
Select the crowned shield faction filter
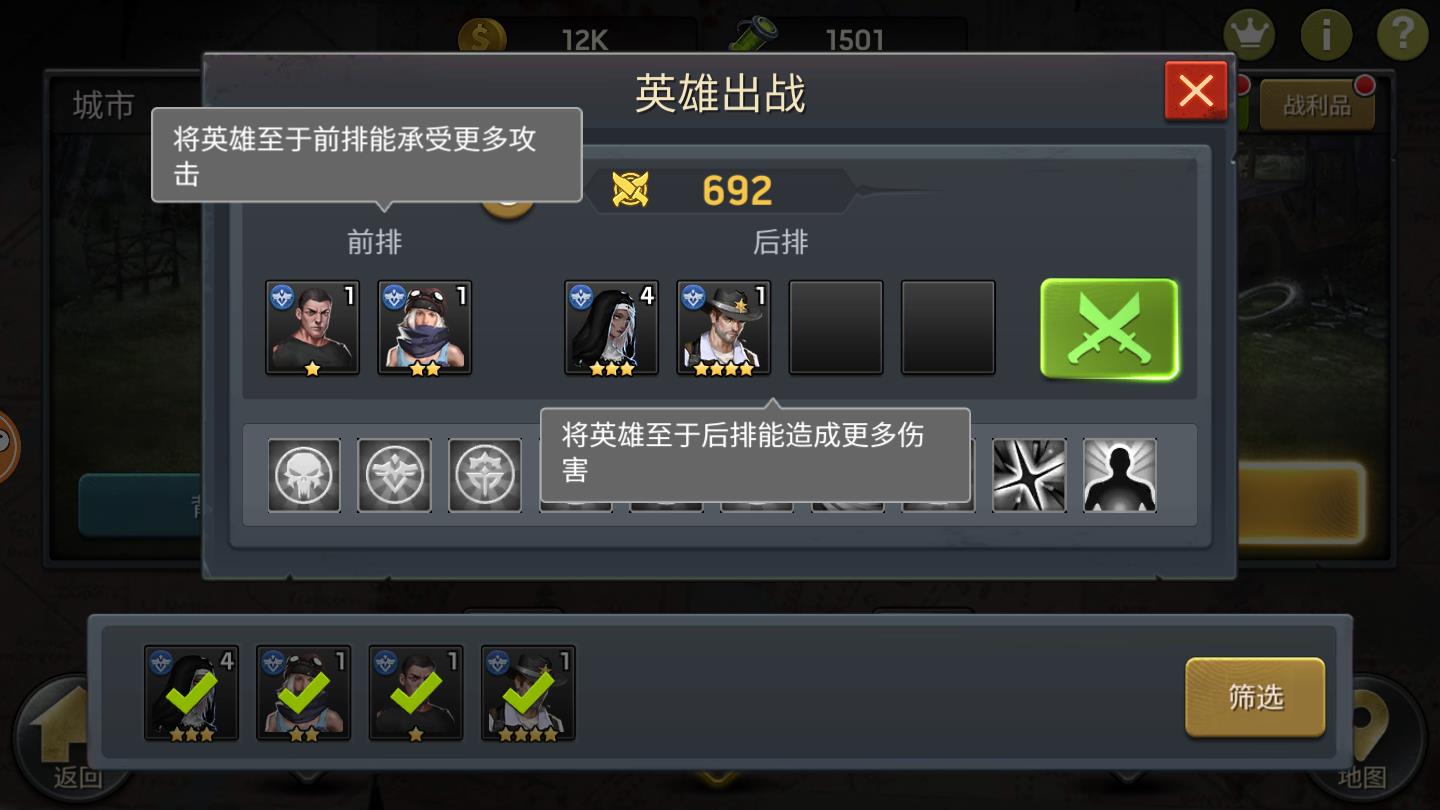pyautogui.click(x=484, y=475)
